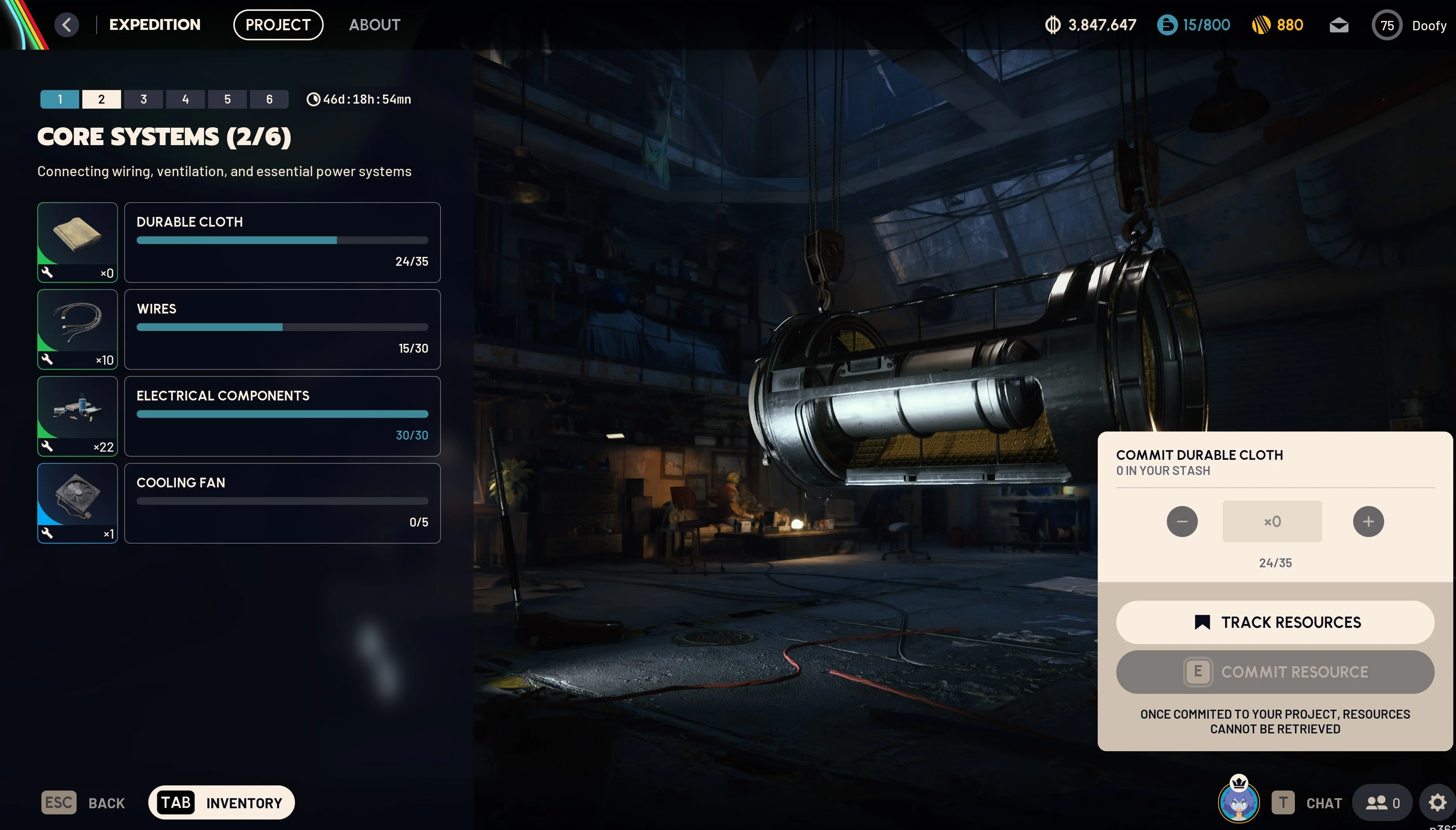Screen dimensions: 1456x830
Task: Select expedition stage 1
Action: pos(60,99)
